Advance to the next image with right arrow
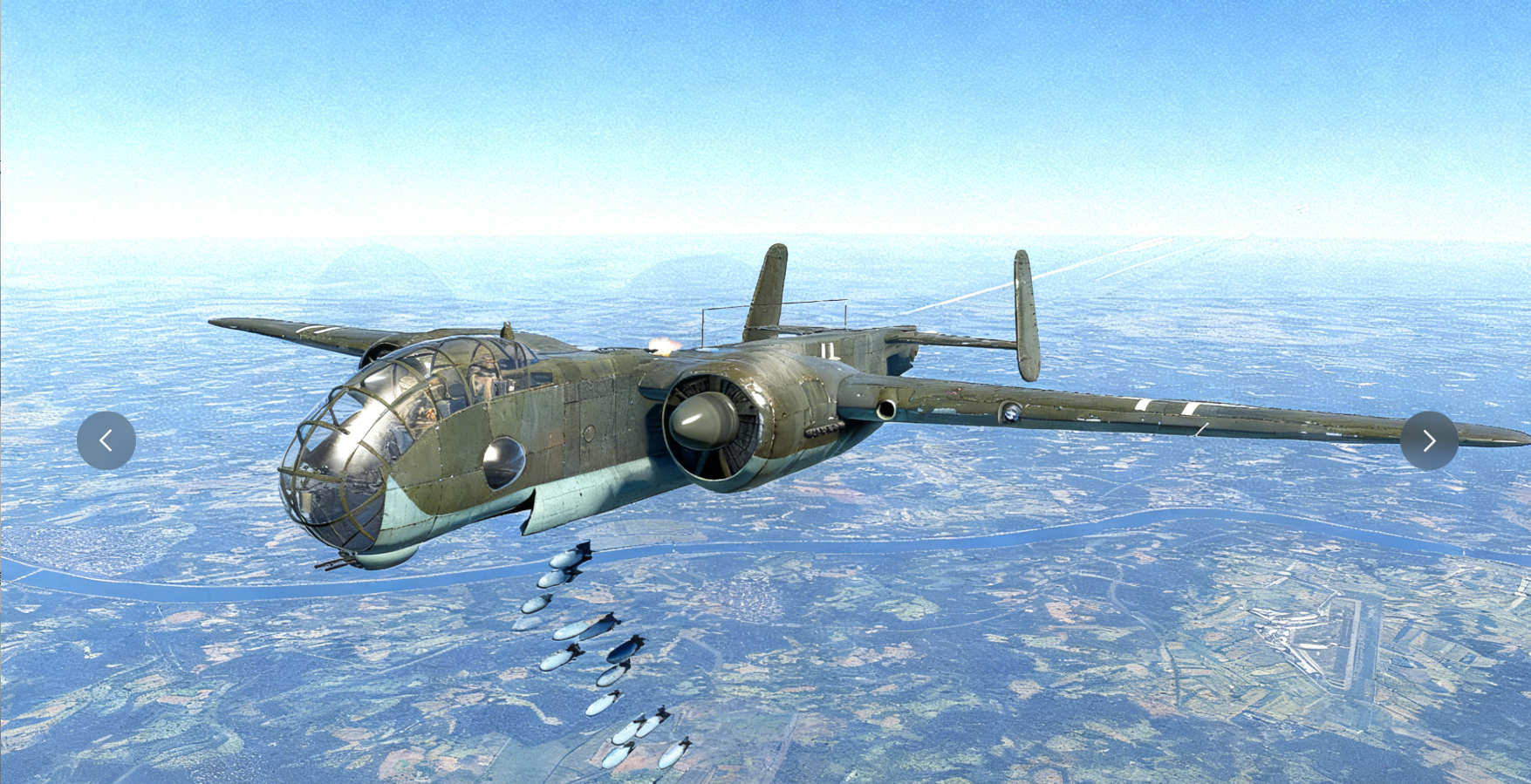This screenshot has height=784, width=1531. point(1429,441)
